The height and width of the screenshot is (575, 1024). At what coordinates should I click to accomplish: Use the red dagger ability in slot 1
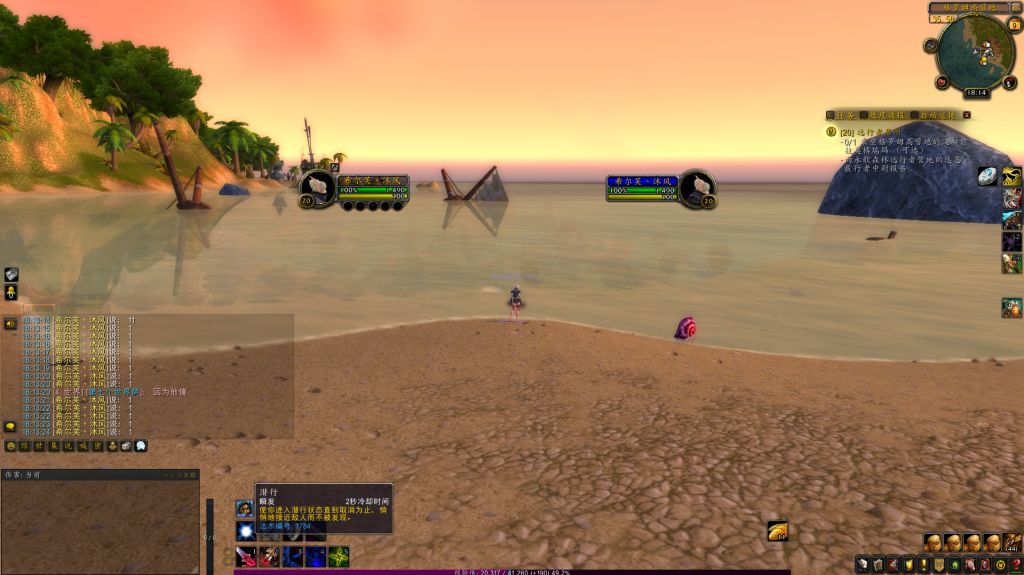pyautogui.click(x=244, y=556)
